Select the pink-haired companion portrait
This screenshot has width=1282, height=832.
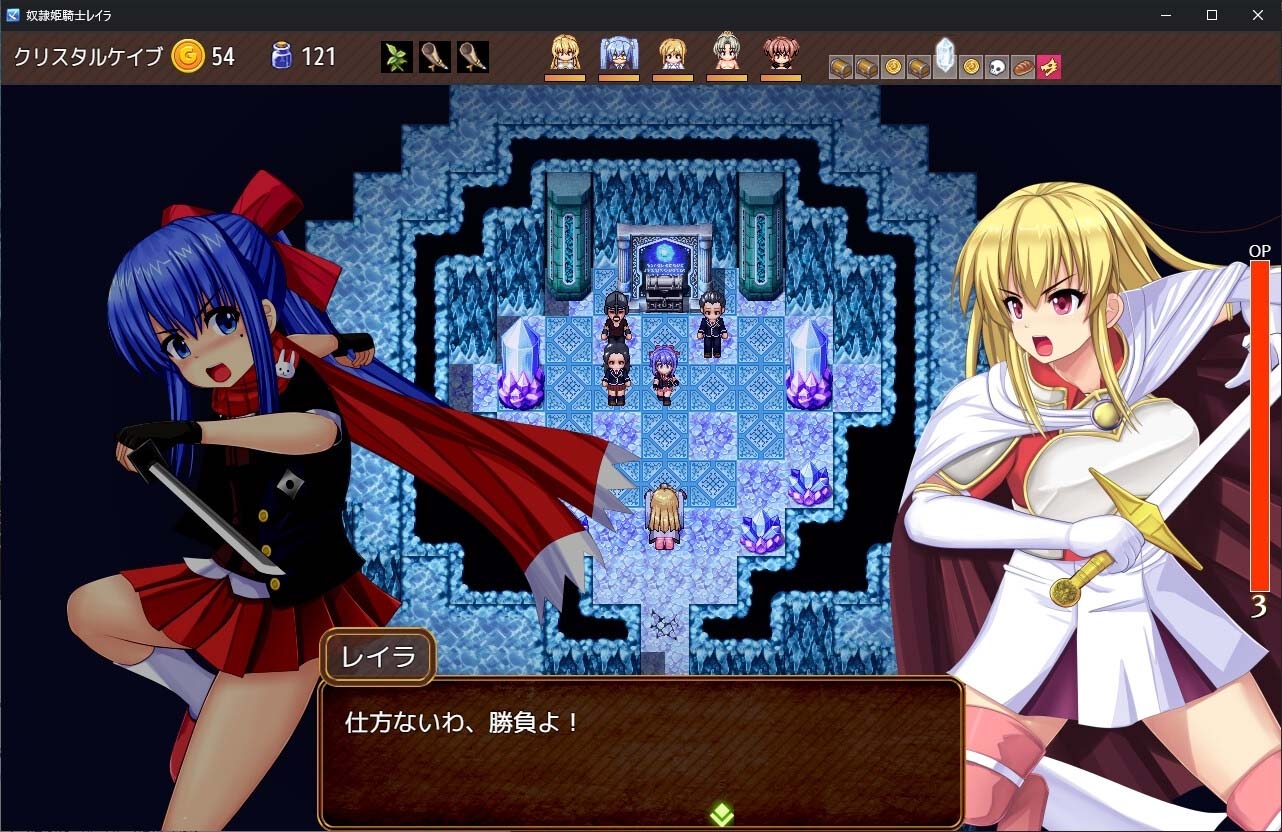(x=781, y=55)
